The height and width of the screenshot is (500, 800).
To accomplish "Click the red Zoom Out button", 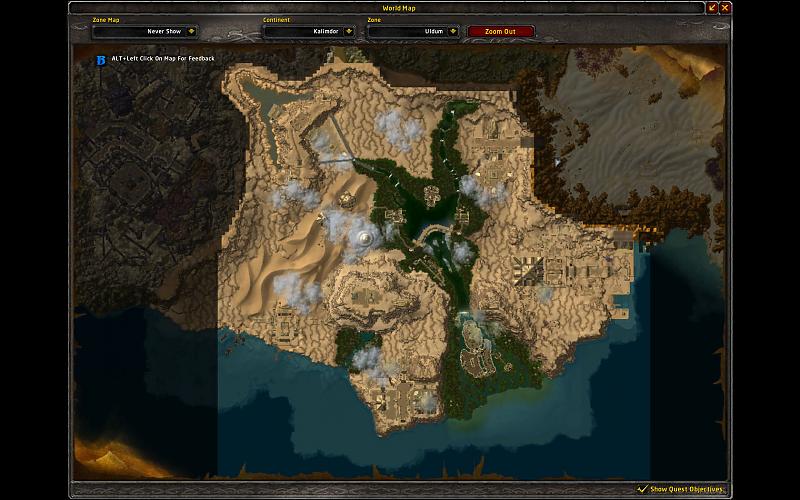I will pos(501,31).
